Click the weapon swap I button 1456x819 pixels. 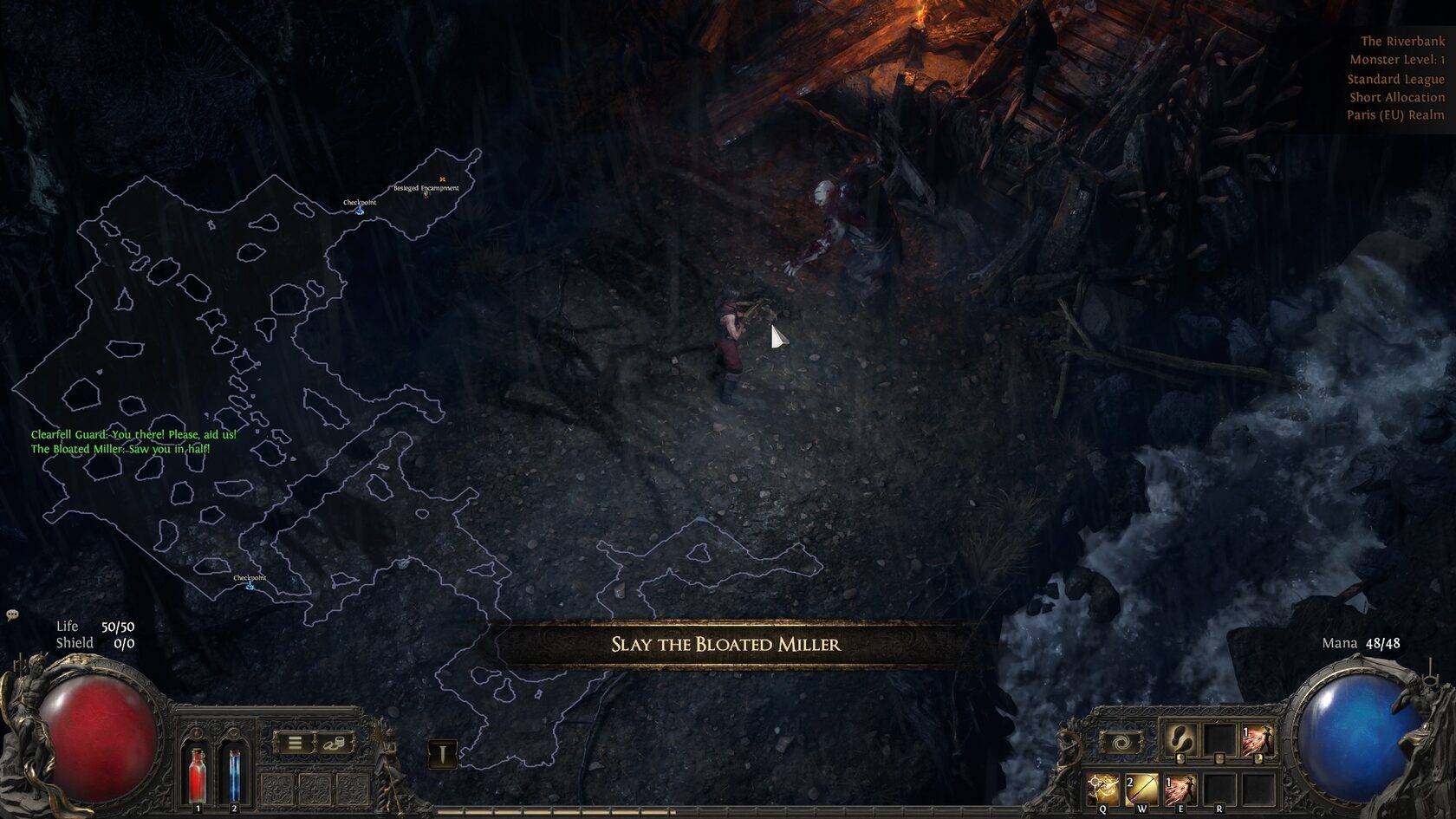442,754
